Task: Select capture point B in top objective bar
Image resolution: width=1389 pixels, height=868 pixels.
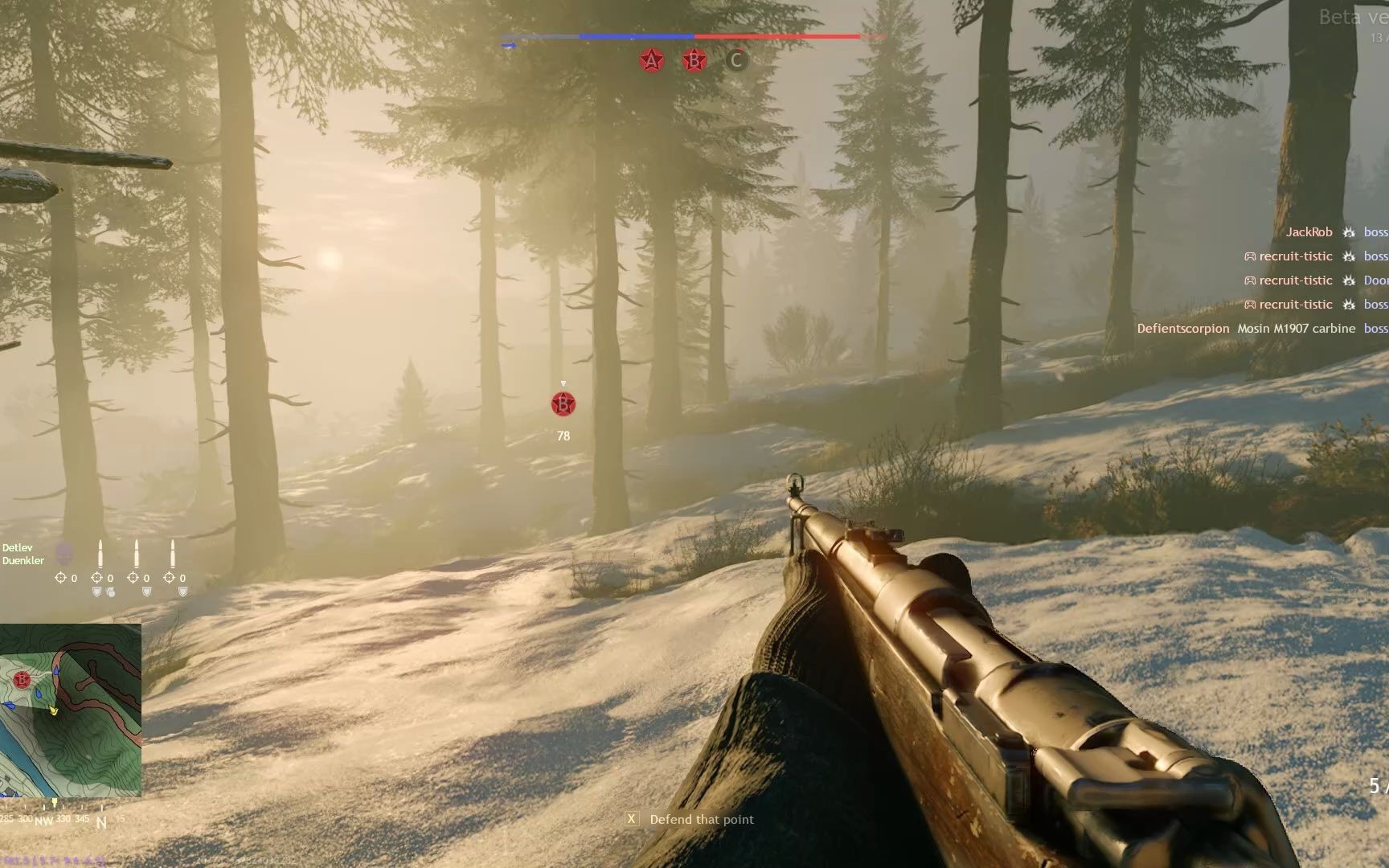Action: [694, 60]
